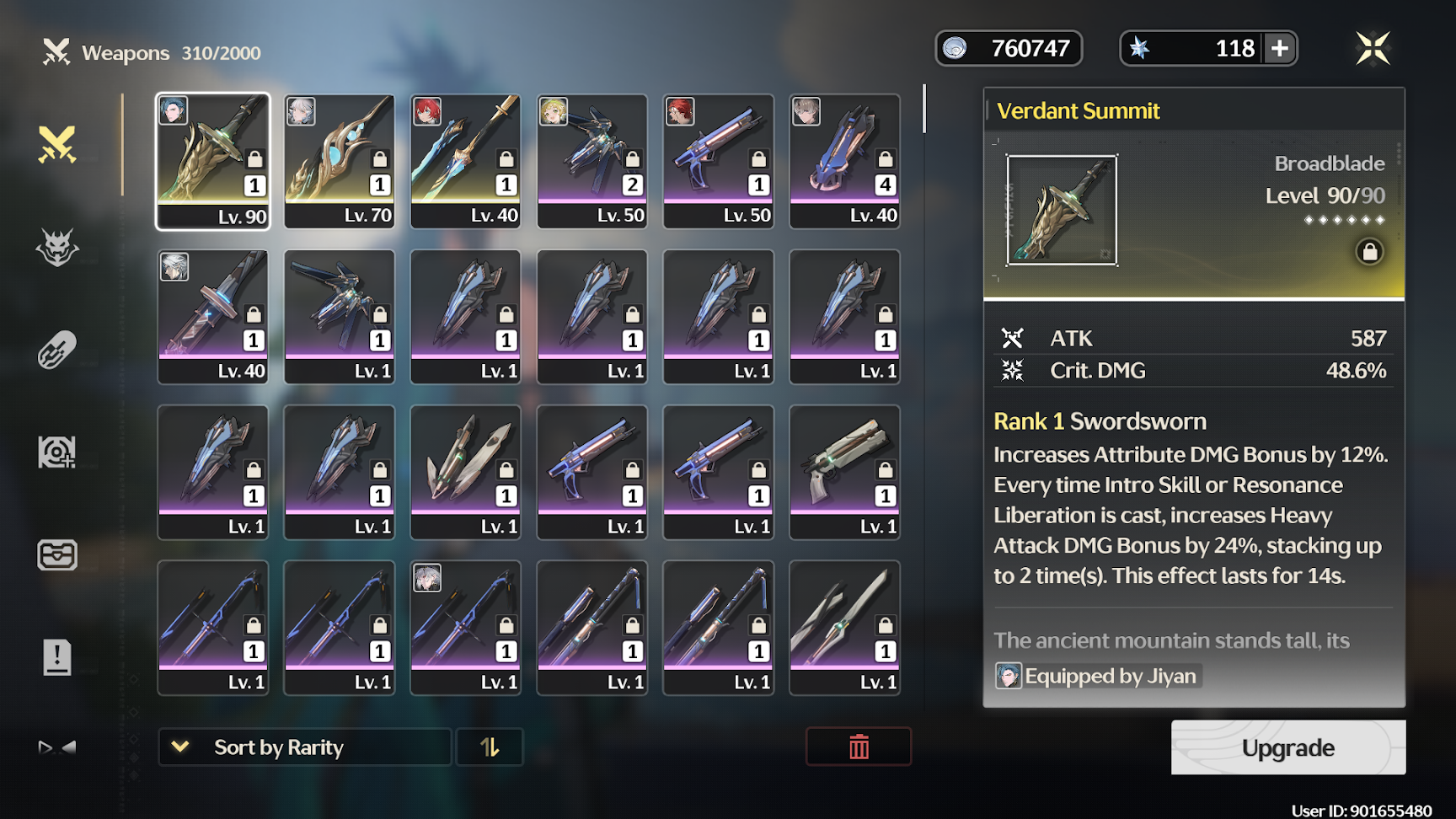Choose the white revolver pistol weapon
The width and height of the screenshot is (1456, 819).
(845, 472)
